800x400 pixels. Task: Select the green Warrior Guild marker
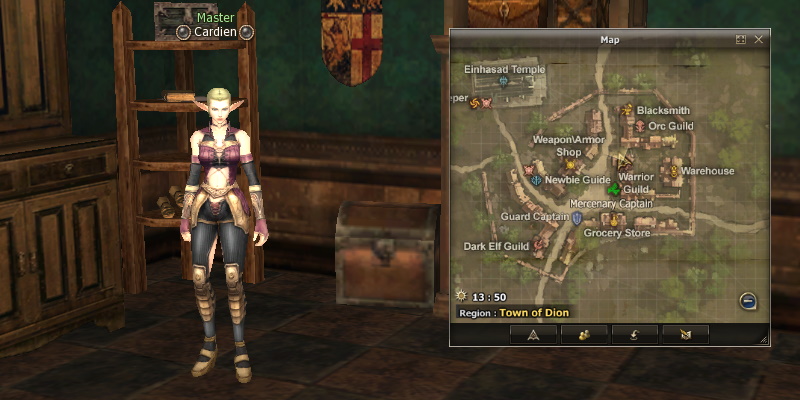pyautogui.click(x=614, y=190)
